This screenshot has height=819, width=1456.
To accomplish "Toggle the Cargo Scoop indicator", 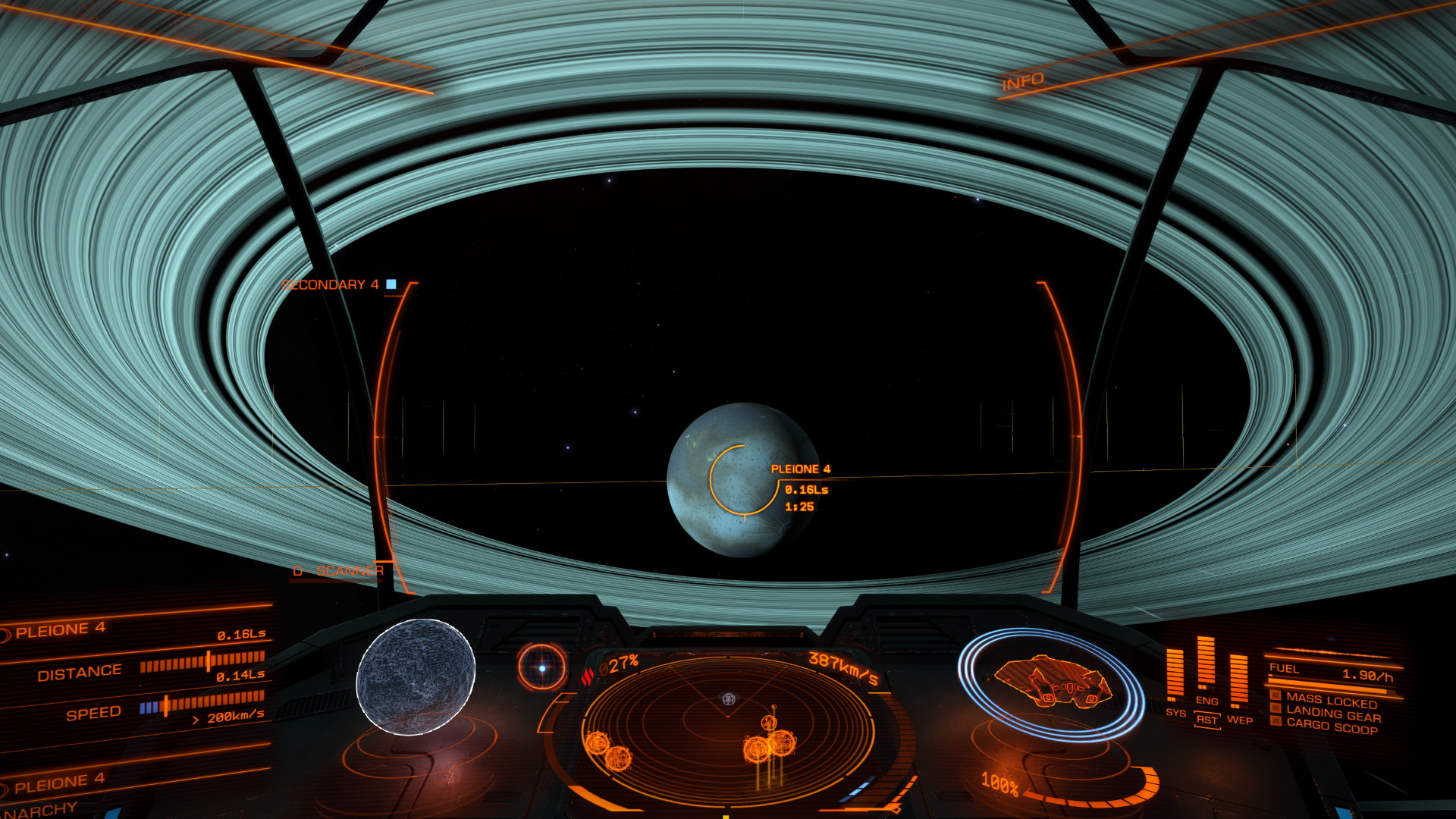I will (x=1331, y=726).
